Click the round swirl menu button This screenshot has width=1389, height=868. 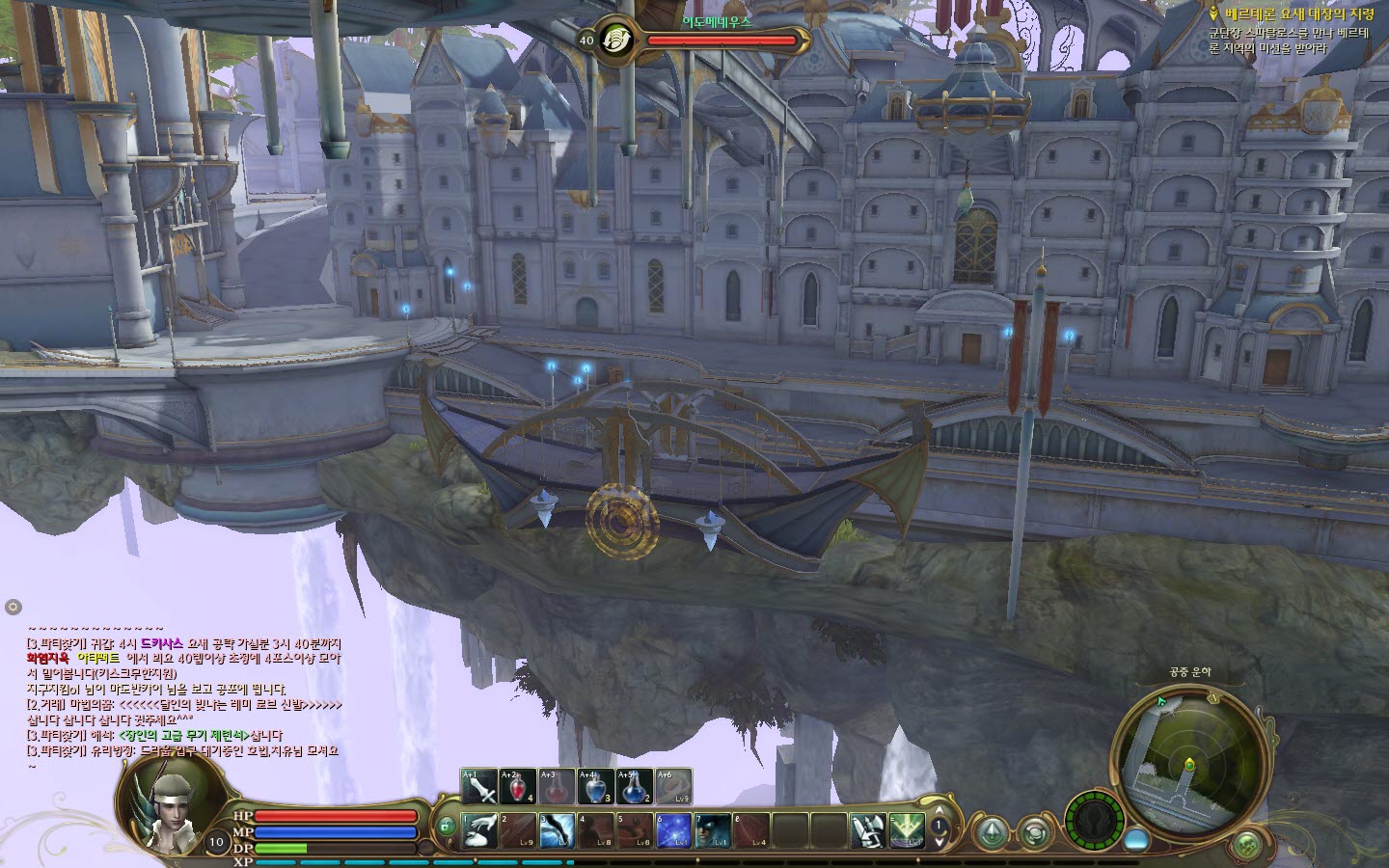(1034, 832)
